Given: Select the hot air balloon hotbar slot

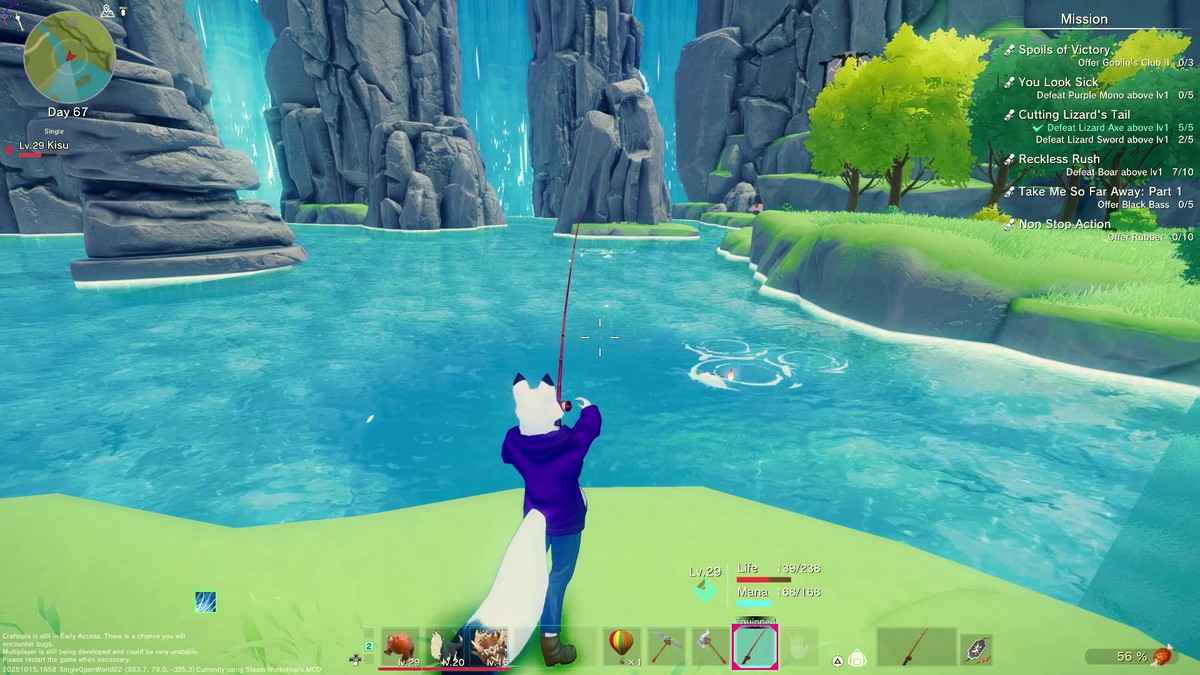Looking at the screenshot, I should (x=621, y=647).
